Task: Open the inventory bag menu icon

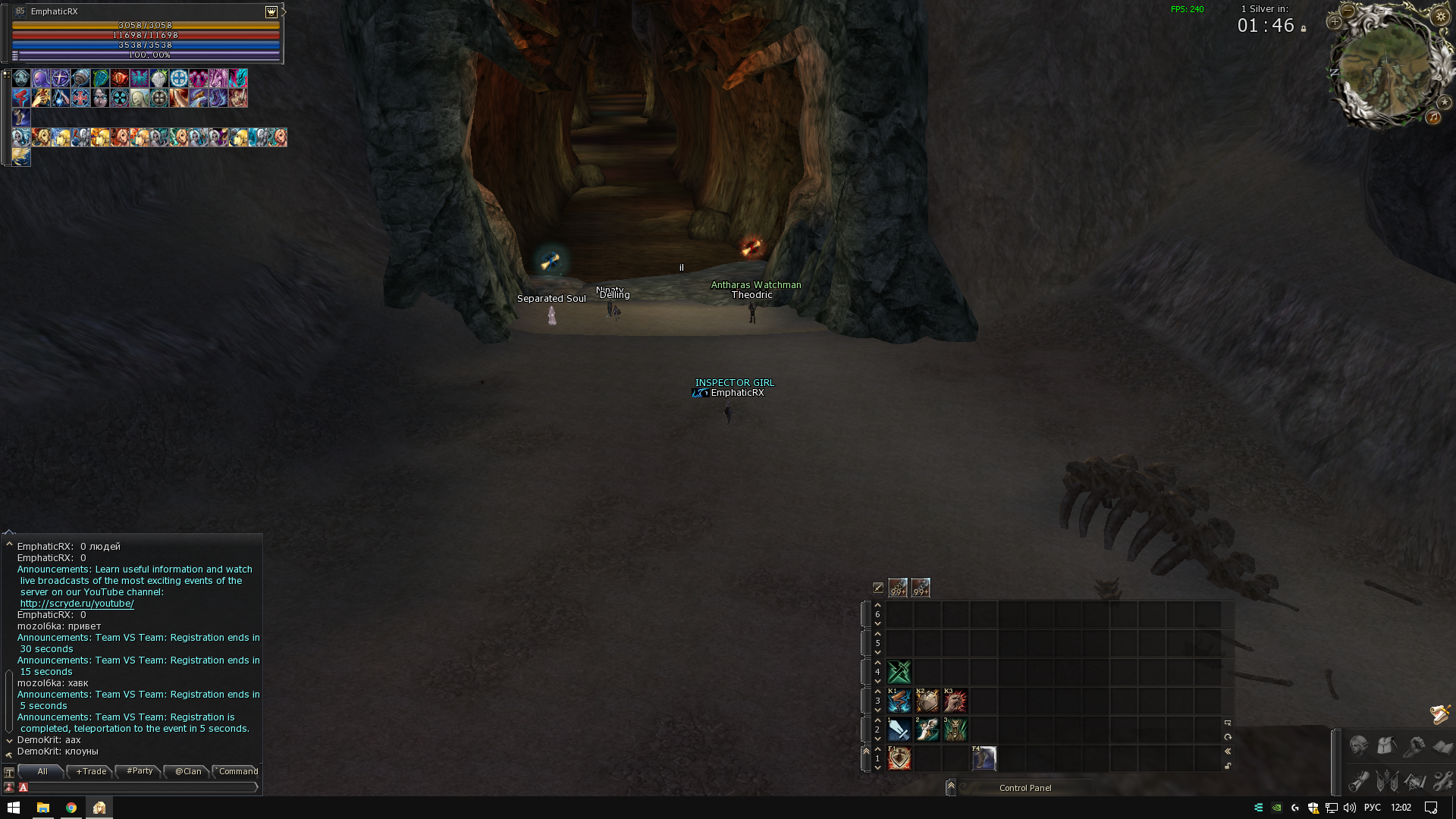Action: click(1387, 746)
